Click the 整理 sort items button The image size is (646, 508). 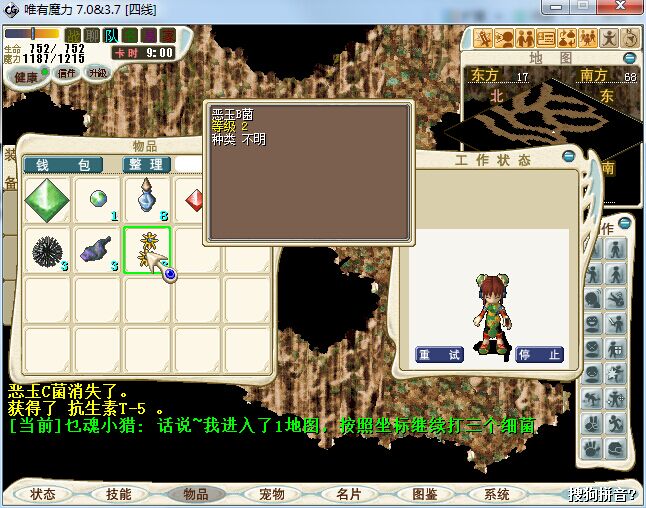(147, 165)
